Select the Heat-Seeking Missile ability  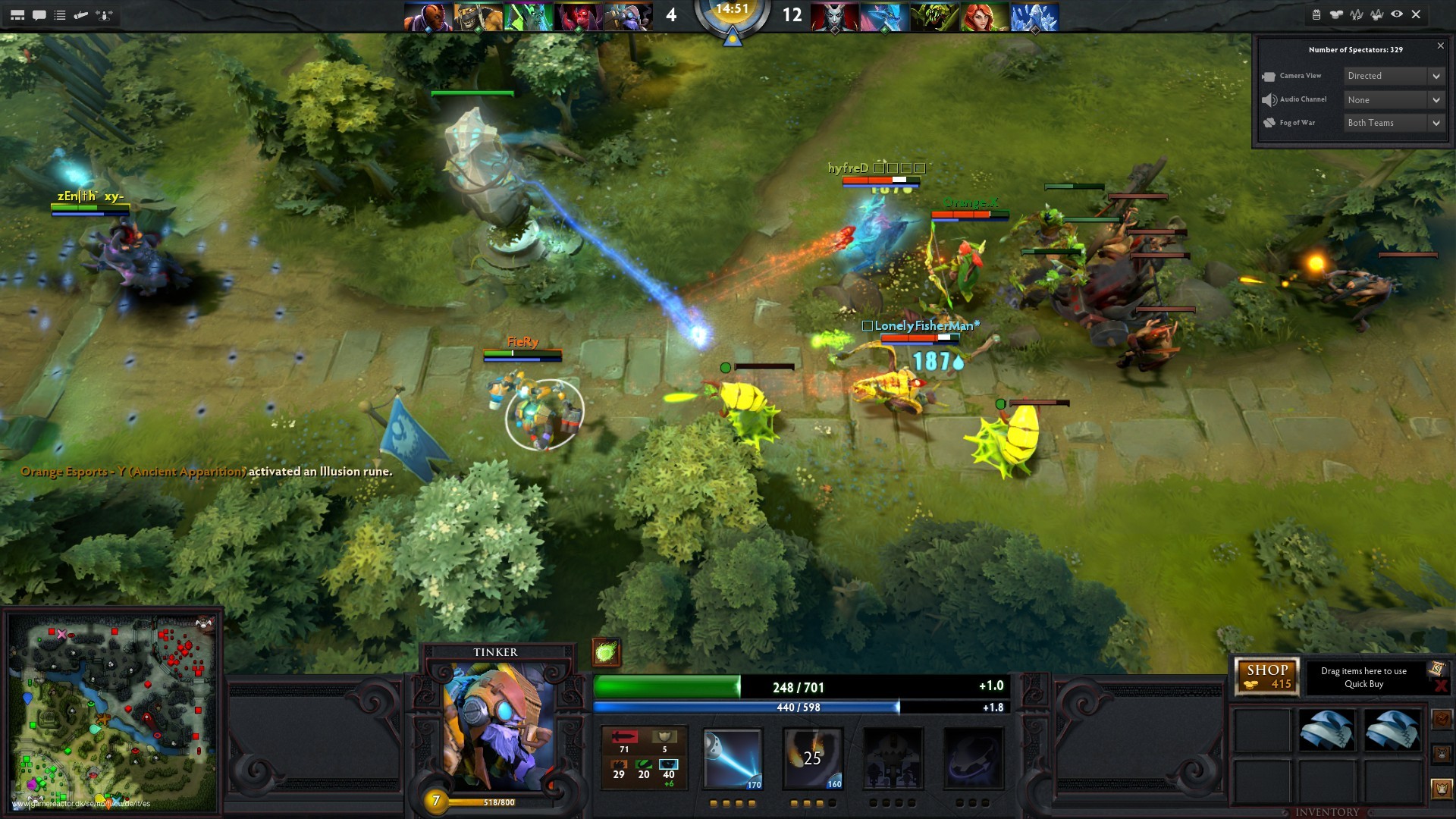[812, 758]
